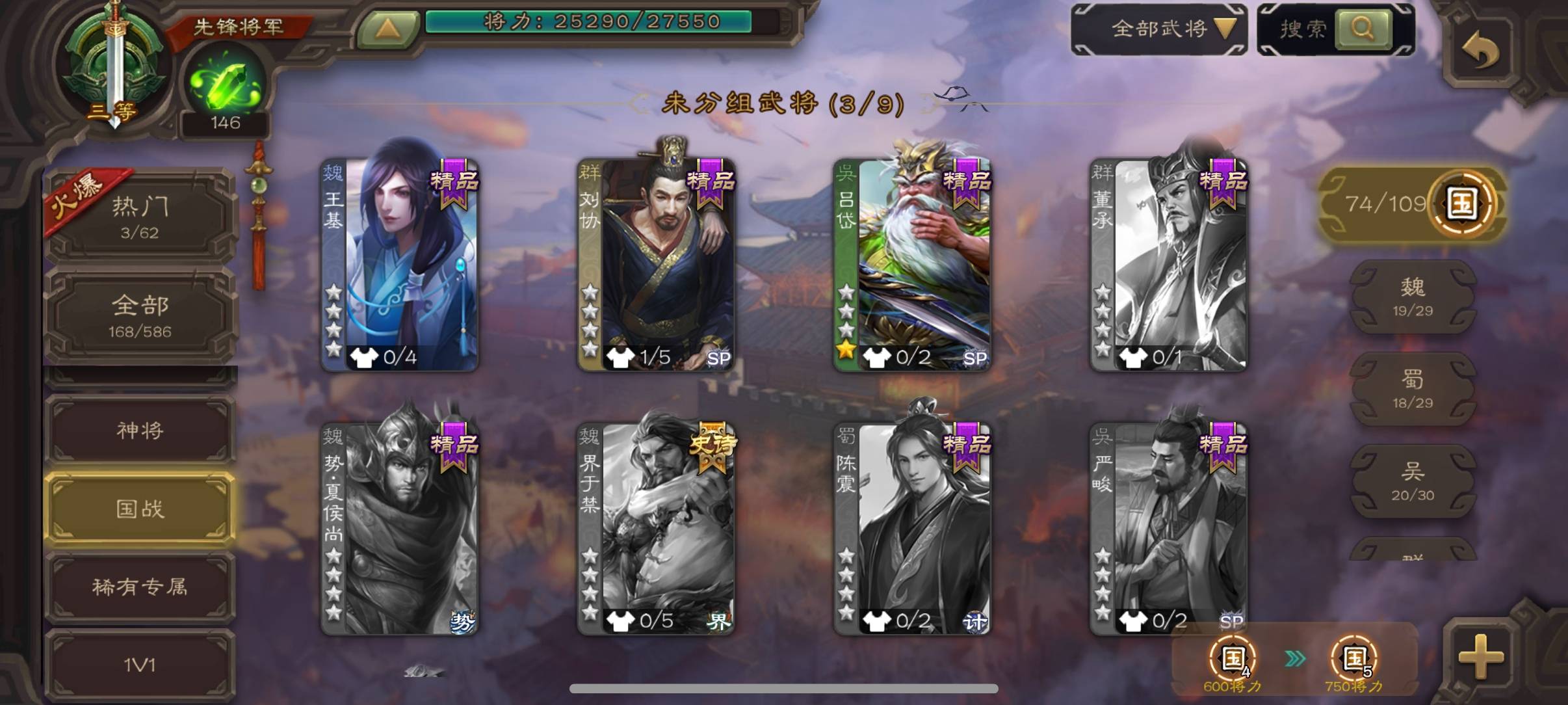The height and width of the screenshot is (705, 1568).
Task: Select the 神将 category tab
Action: (140, 430)
